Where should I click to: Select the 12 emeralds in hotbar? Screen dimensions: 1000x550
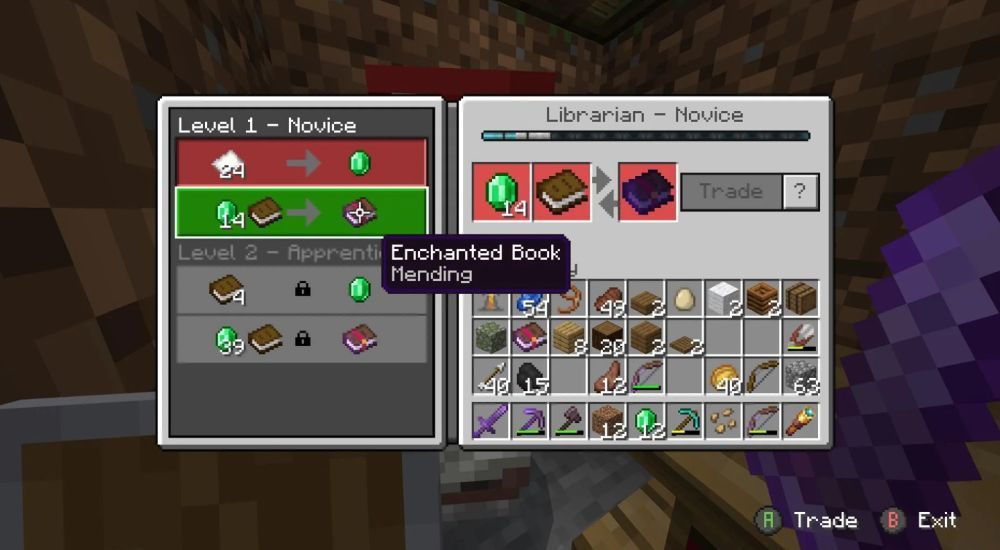point(646,420)
